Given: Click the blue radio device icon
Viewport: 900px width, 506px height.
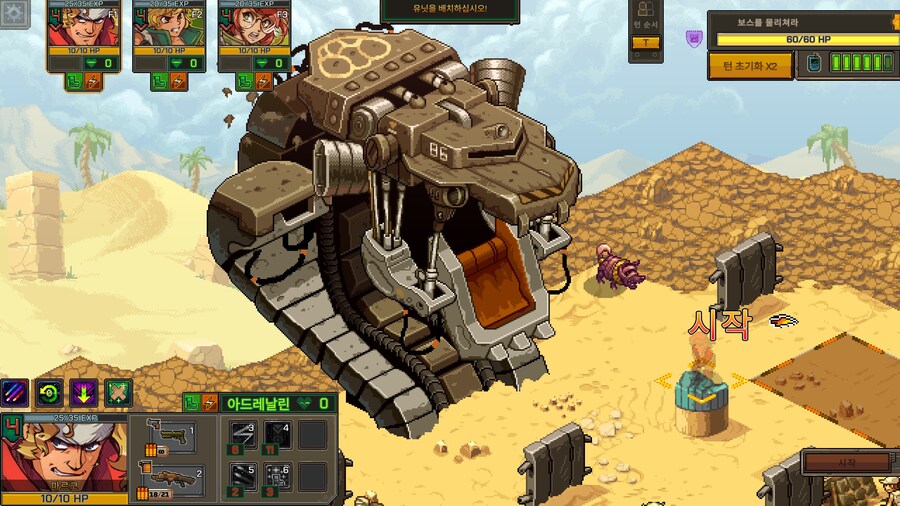Looking at the screenshot, I should tap(814, 64).
